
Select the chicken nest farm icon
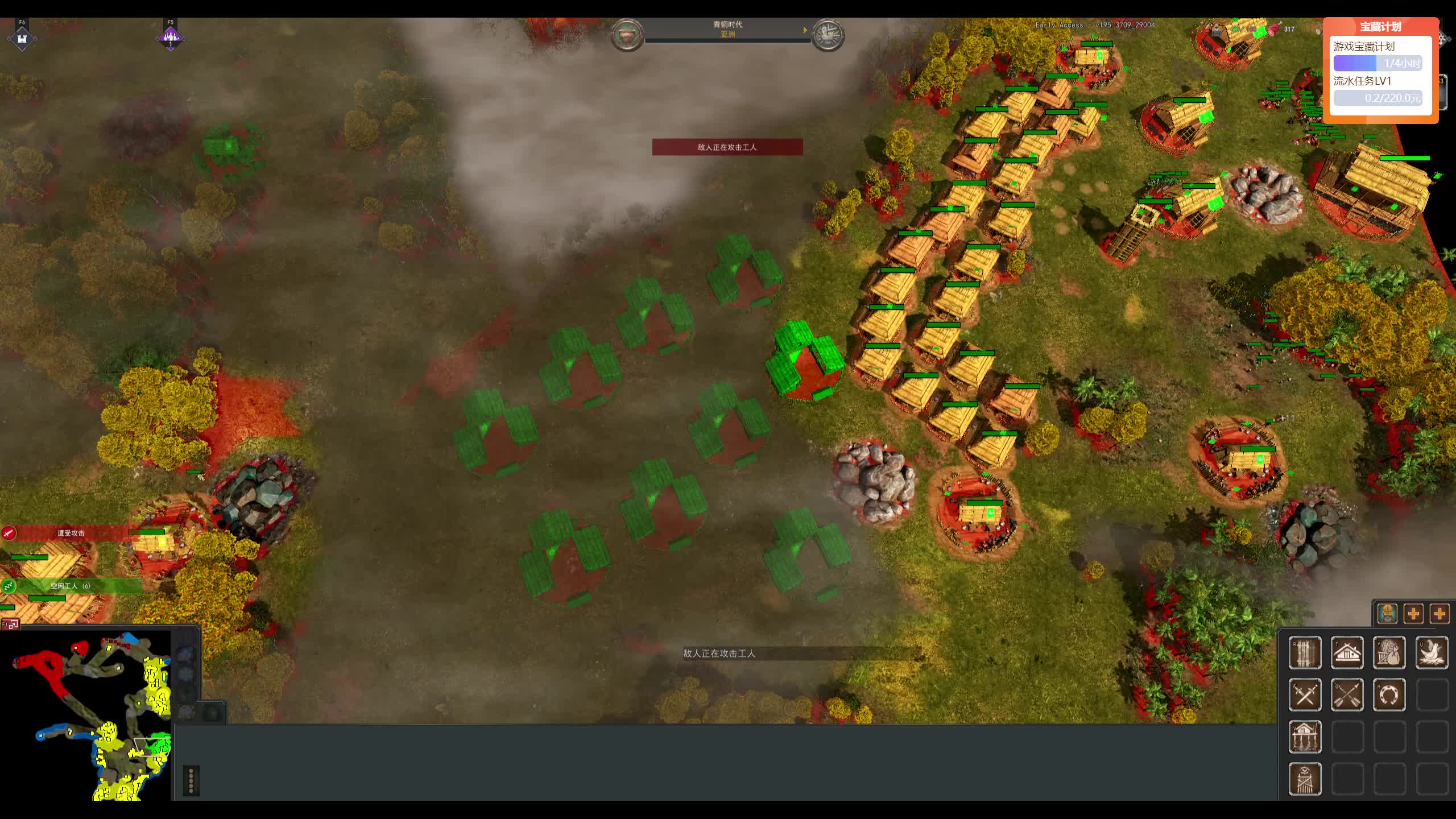pyautogui.click(x=1432, y=652)
